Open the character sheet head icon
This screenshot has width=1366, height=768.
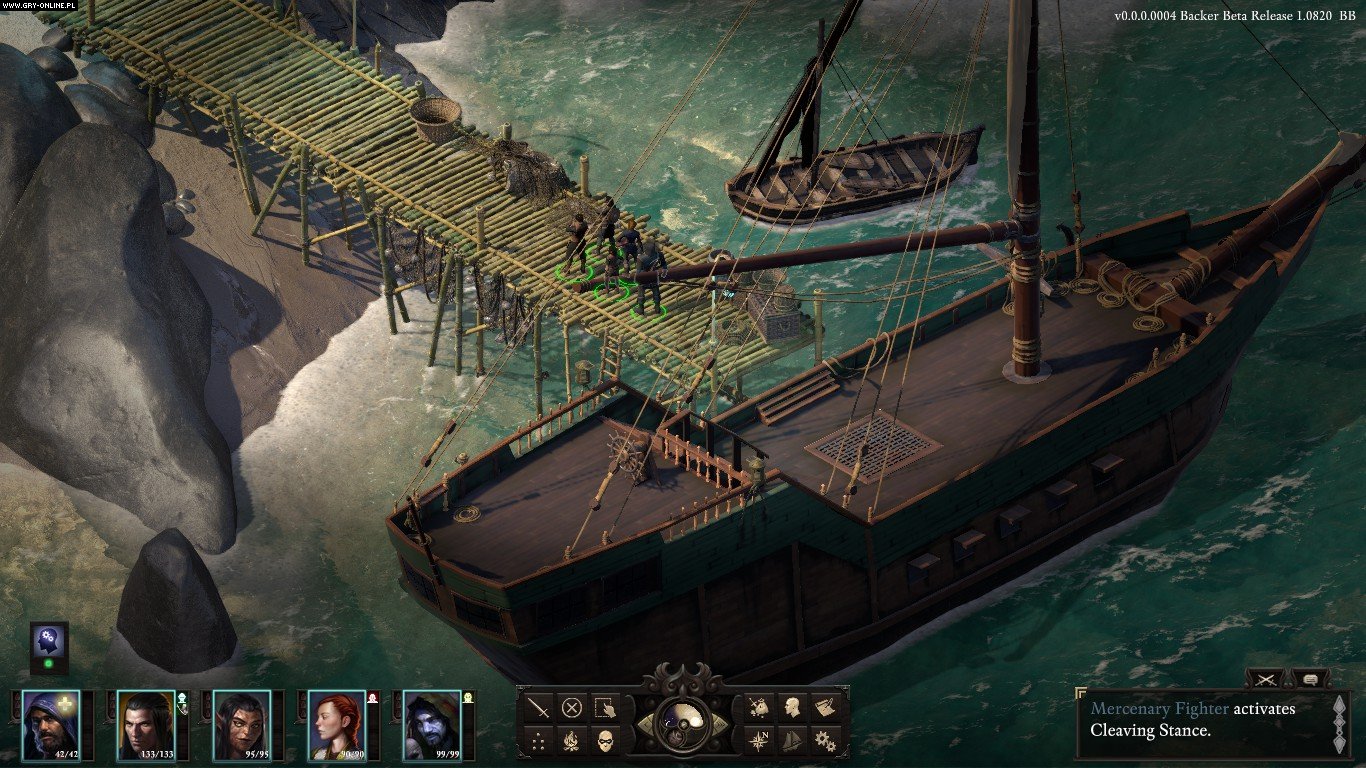click(x=792, y=708)
